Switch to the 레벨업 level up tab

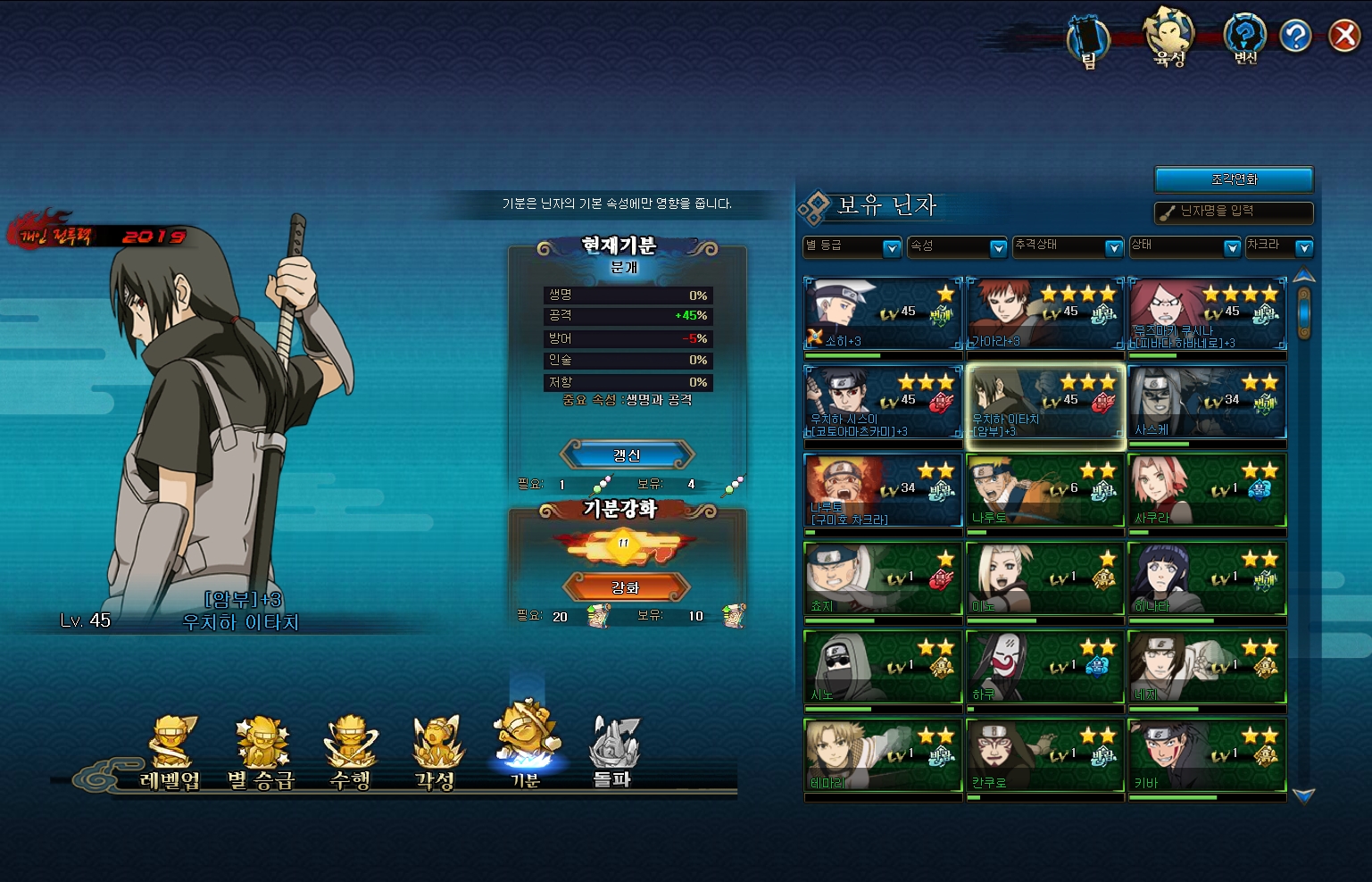[170, 753]
